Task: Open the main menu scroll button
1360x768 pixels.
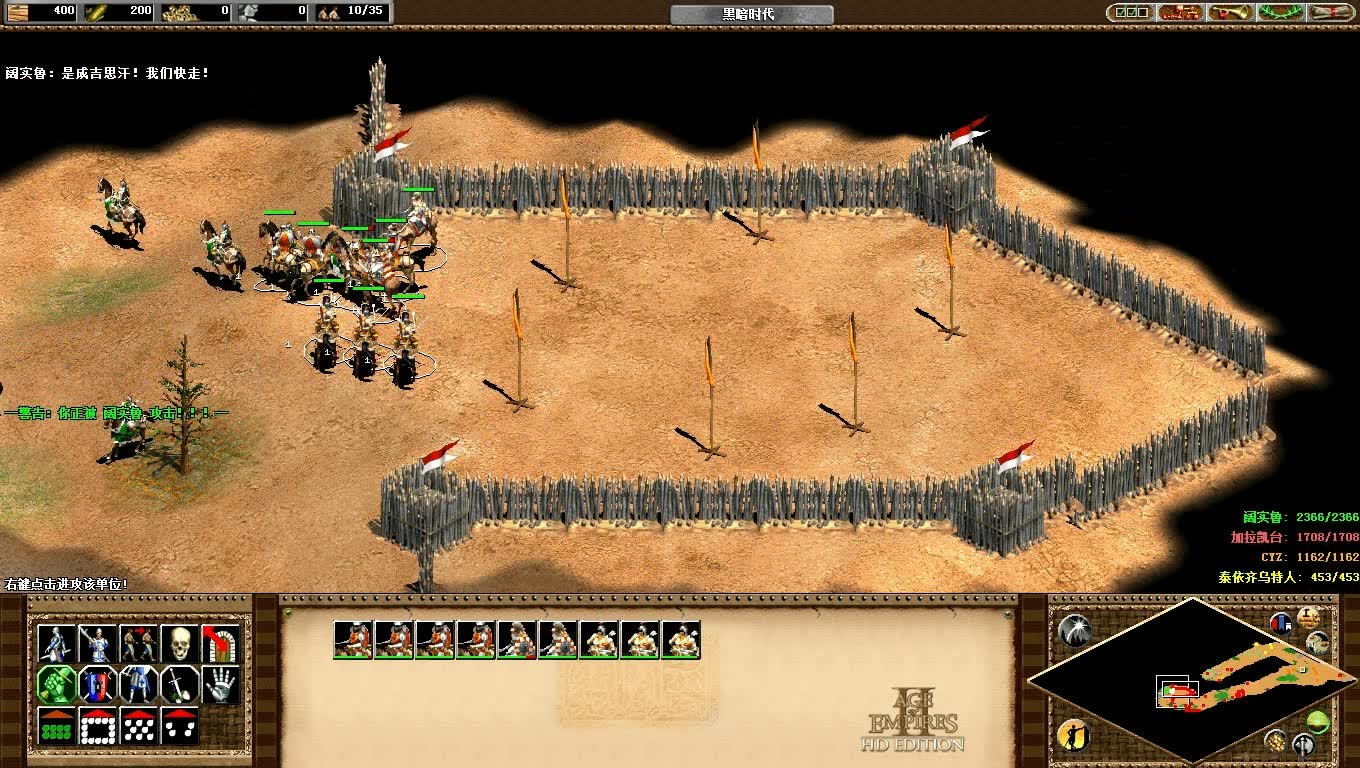Action: (1330, 12)
